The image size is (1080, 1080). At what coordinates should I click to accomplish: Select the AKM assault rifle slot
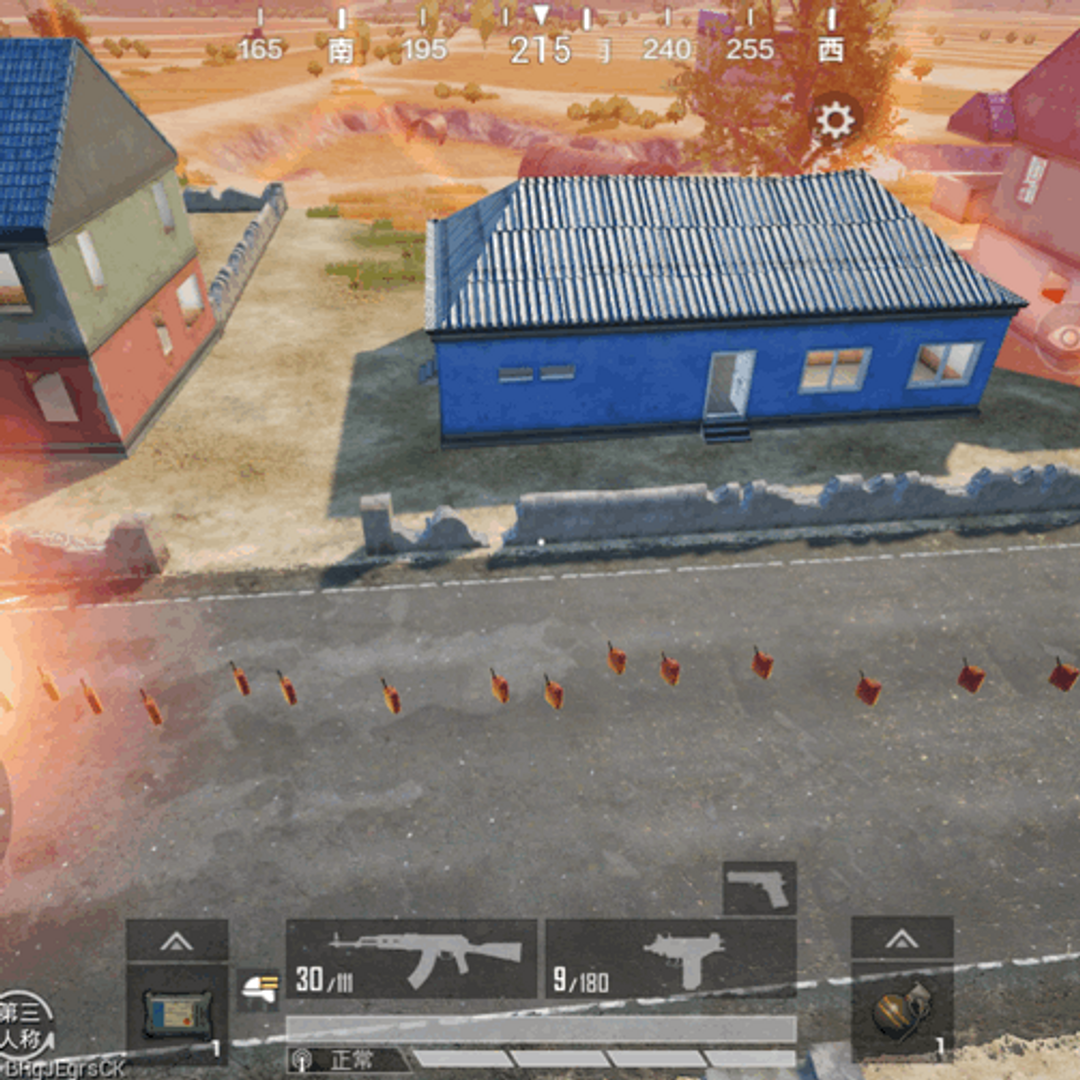(x=411, y=958)
